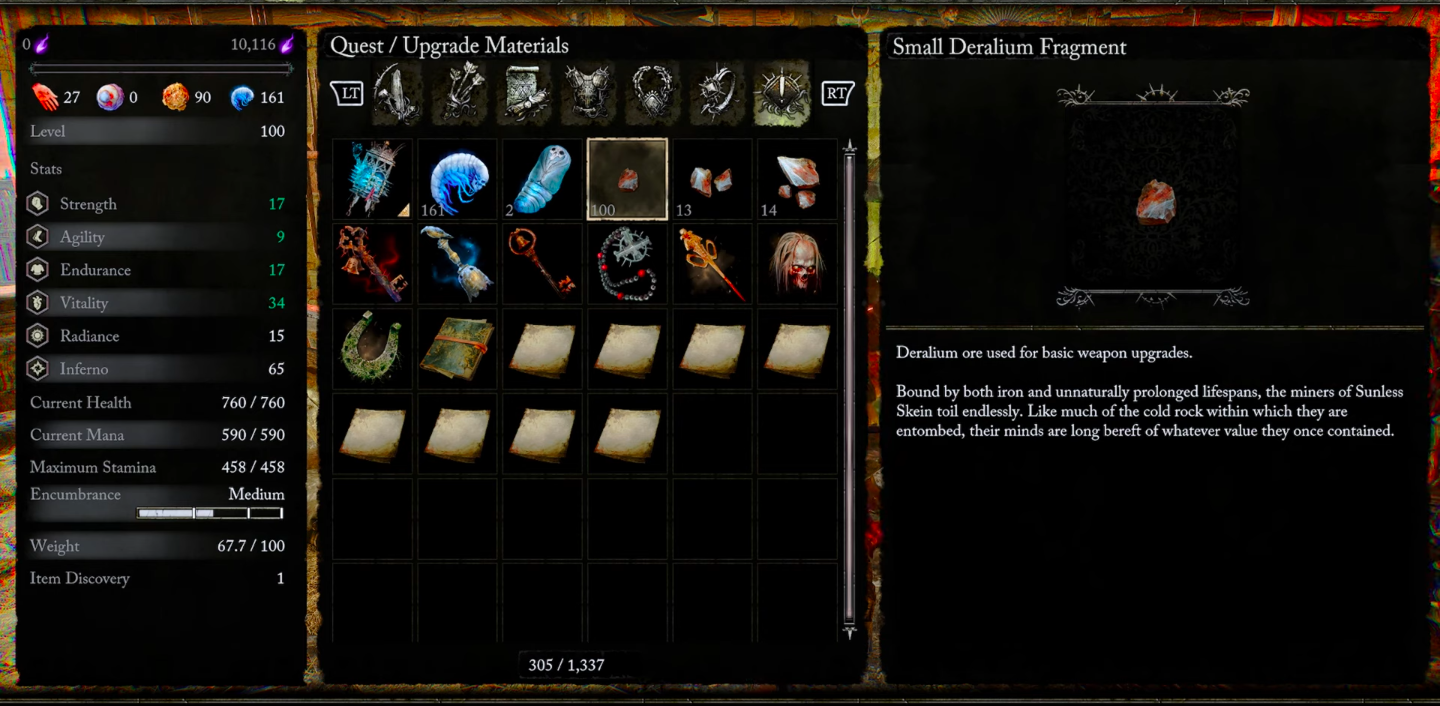The height and width of the screenshot is (706, 1440).
Task: Switch to the weapons category tab
Action: pos(397,93)
